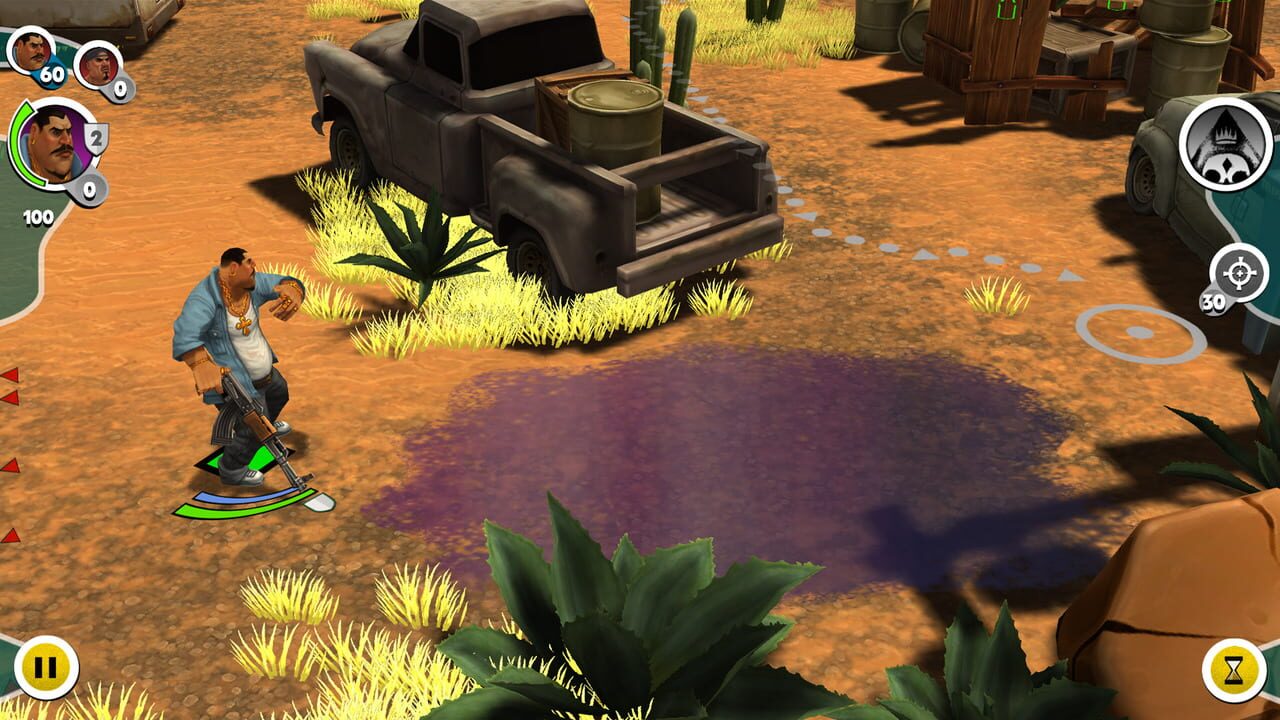Select the bandana teammate portrait with 0 ammo

101,62
